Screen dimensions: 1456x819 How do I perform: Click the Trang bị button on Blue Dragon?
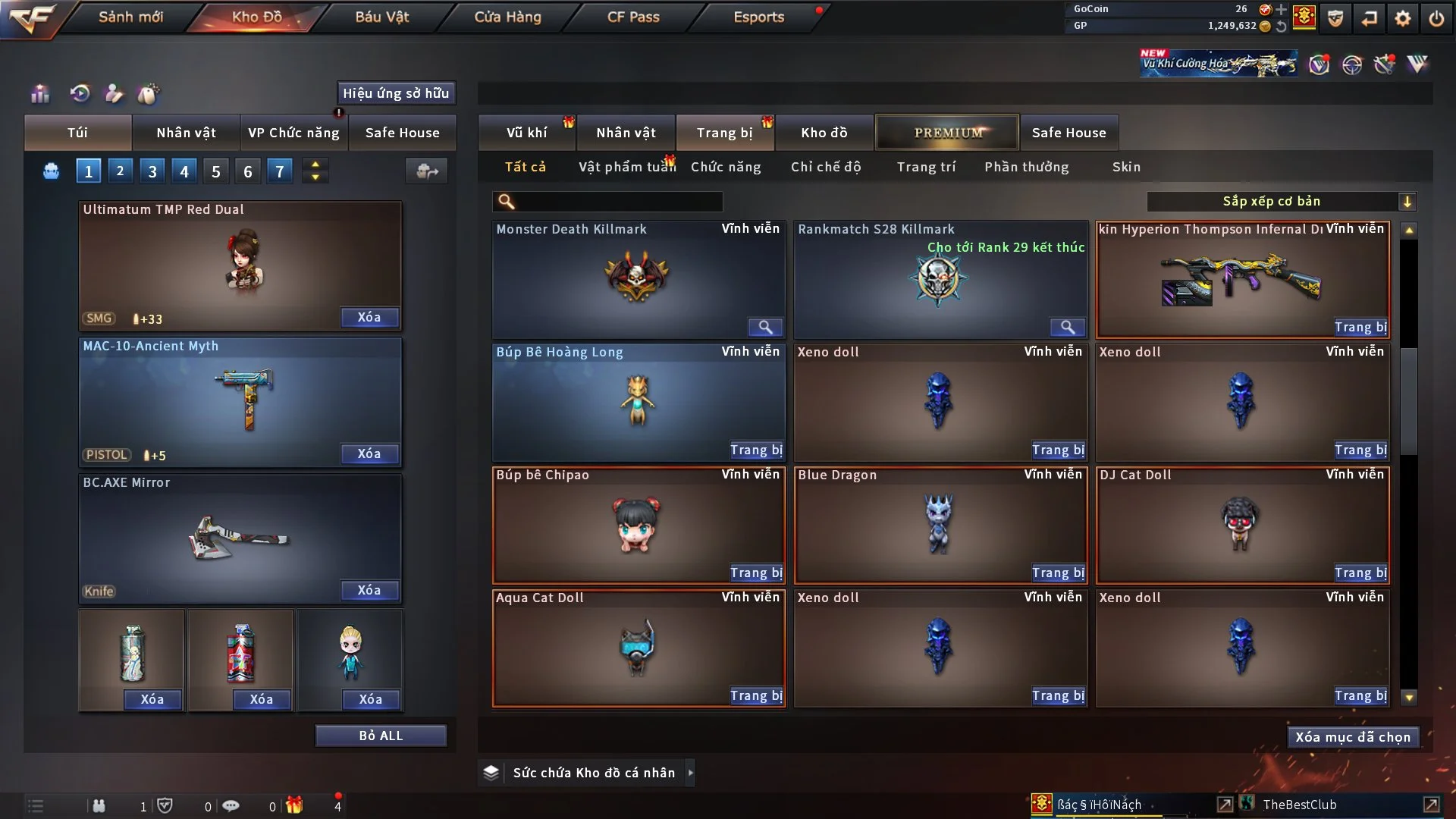click(1058, 573)
